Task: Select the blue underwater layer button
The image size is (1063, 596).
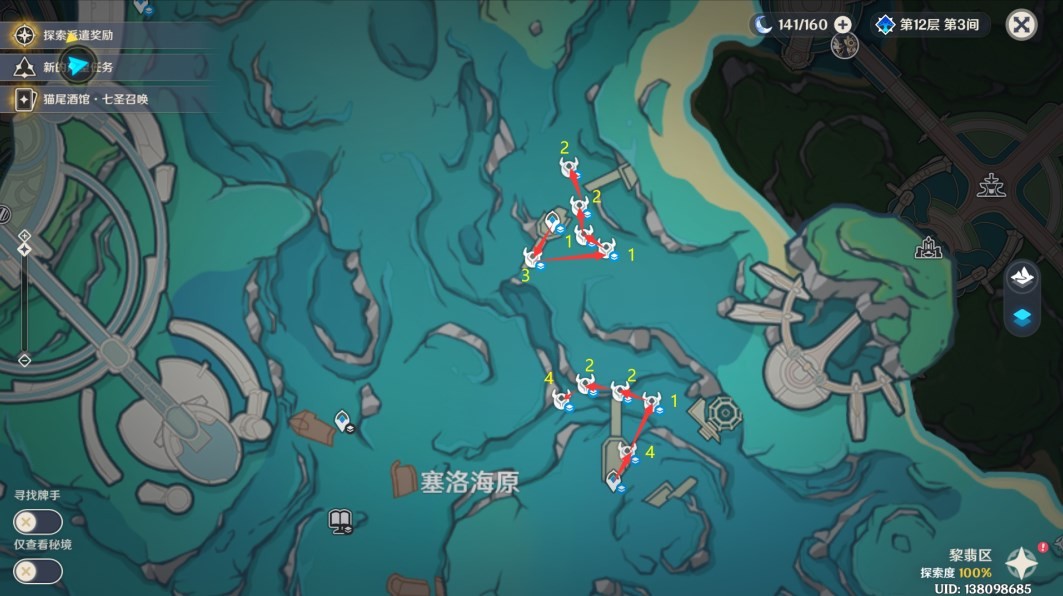Action: [x=1022, y=318]
